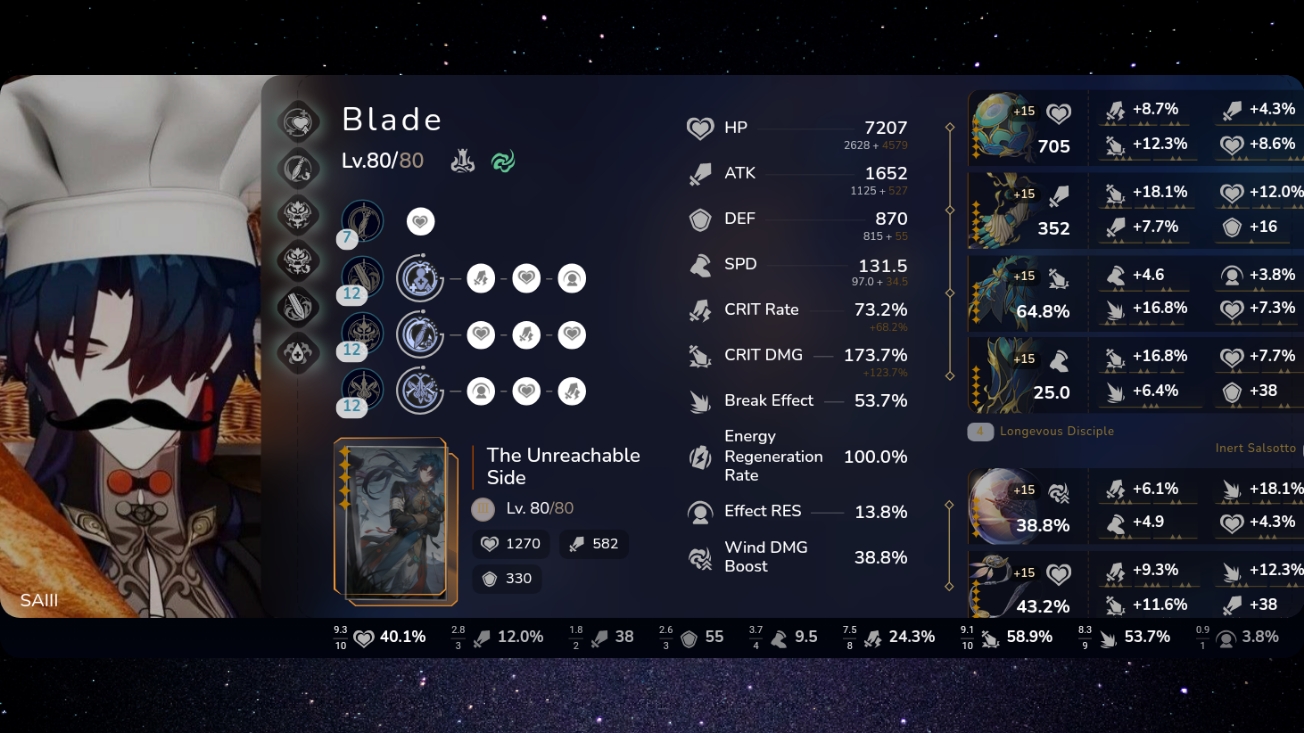Click the Inert Salsotto set name

pos(1256,447)
